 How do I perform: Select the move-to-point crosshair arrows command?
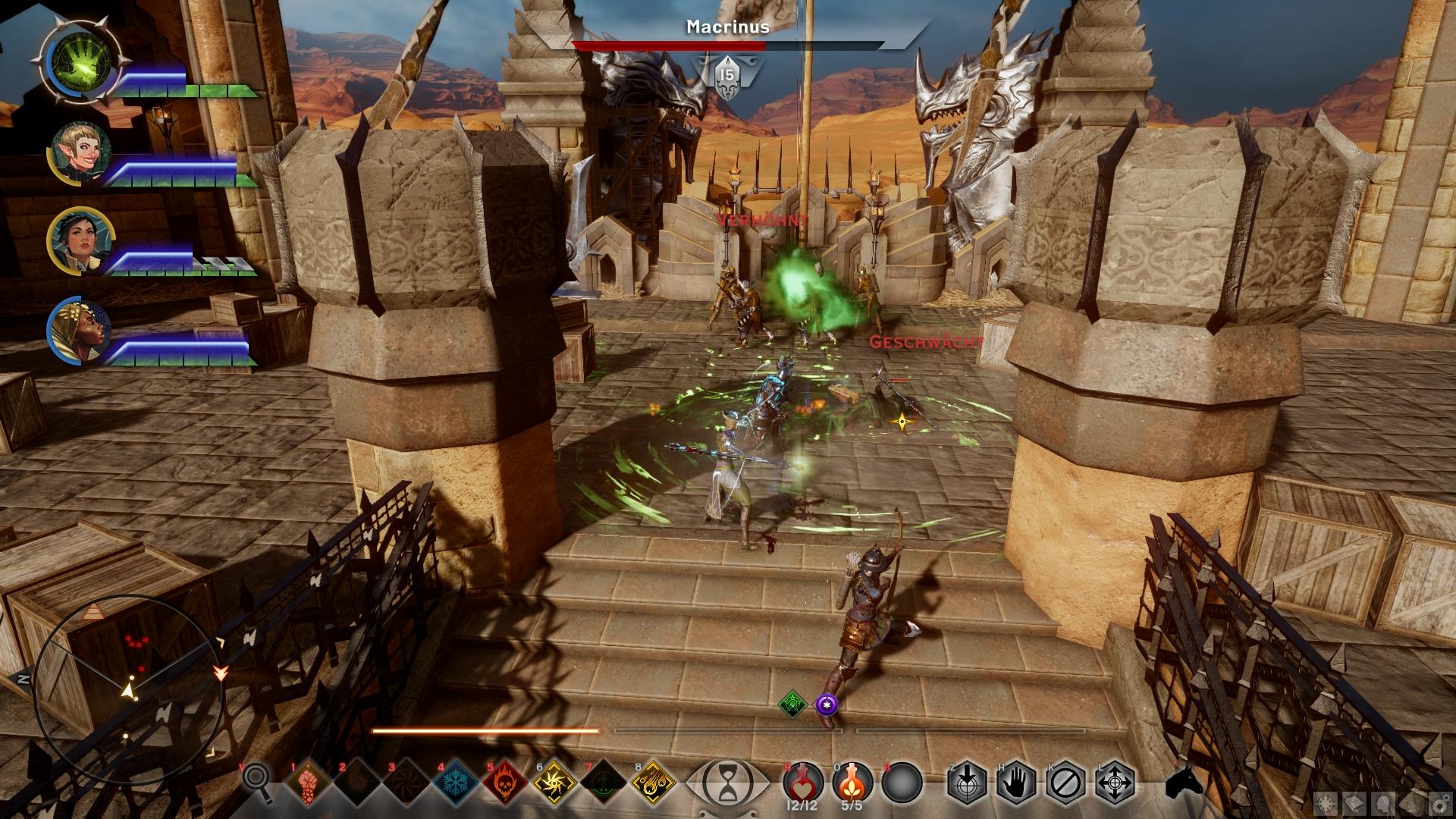click(x=1116, y=782)
